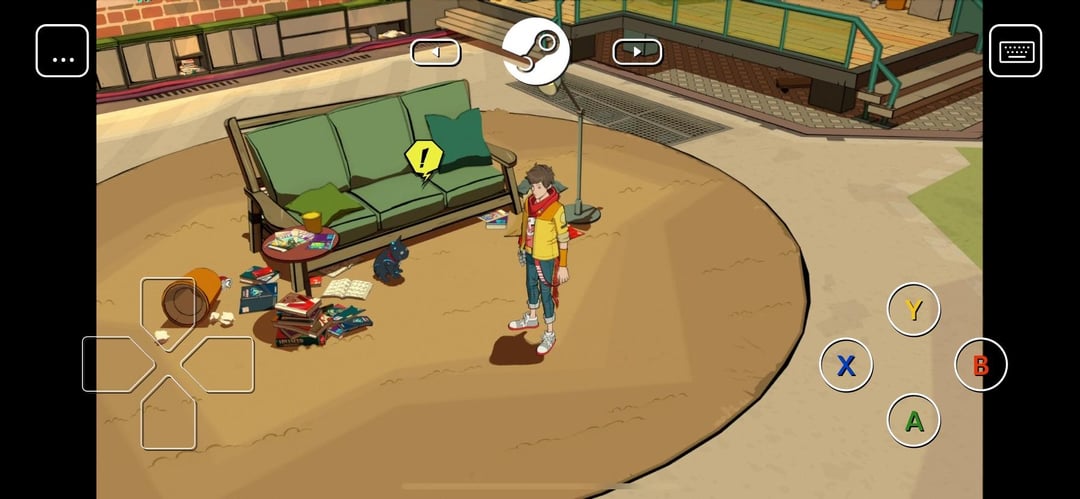Screen dimensions: 1080x499
Task: Tap the D-pad right arrow
Action: pos(220,364)
